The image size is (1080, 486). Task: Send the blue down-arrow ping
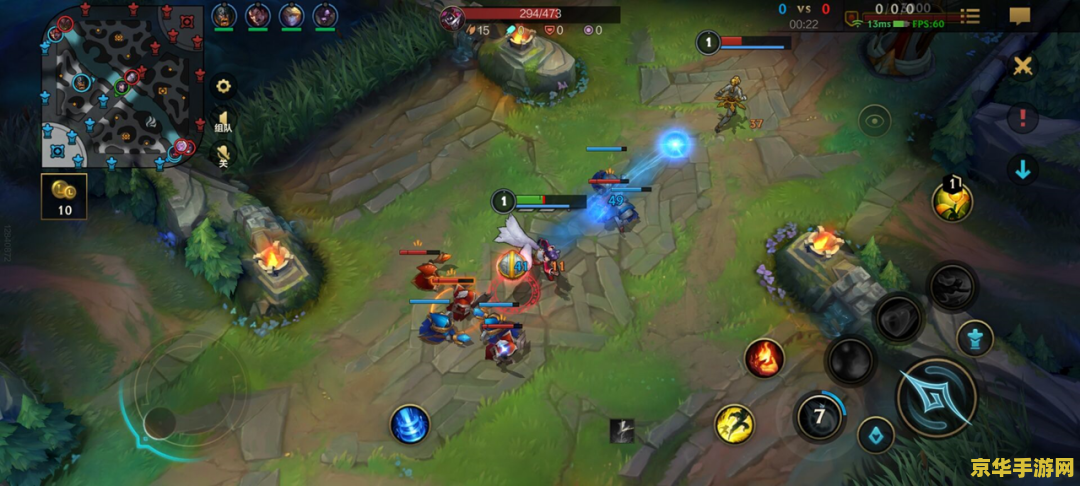[x=1022, y=168]
